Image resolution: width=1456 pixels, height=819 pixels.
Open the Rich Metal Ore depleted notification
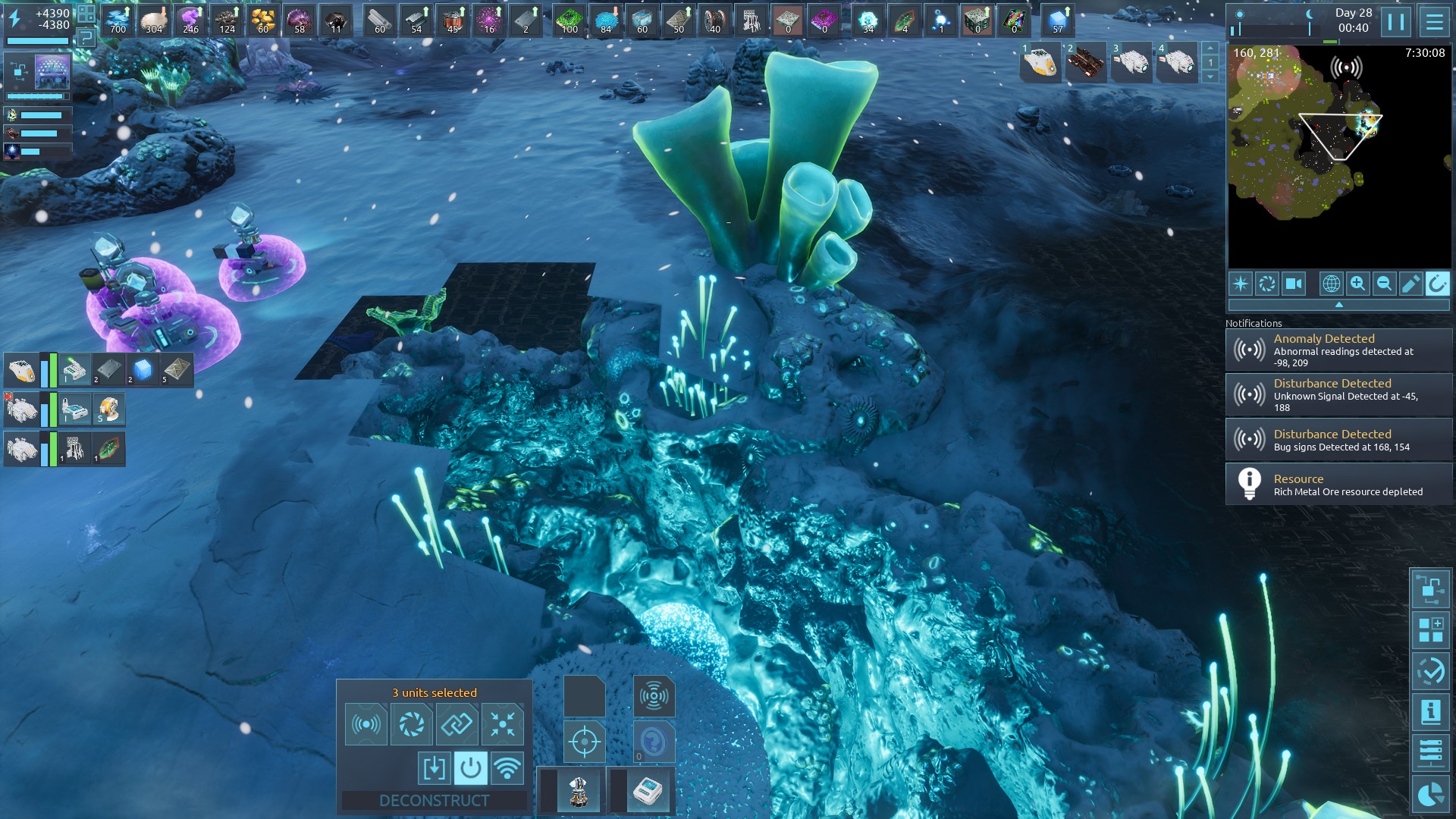1338,485
